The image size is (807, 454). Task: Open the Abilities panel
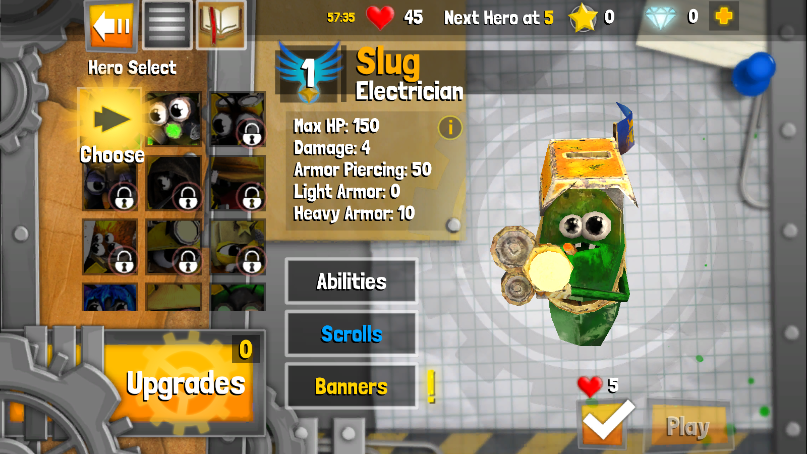351,281
